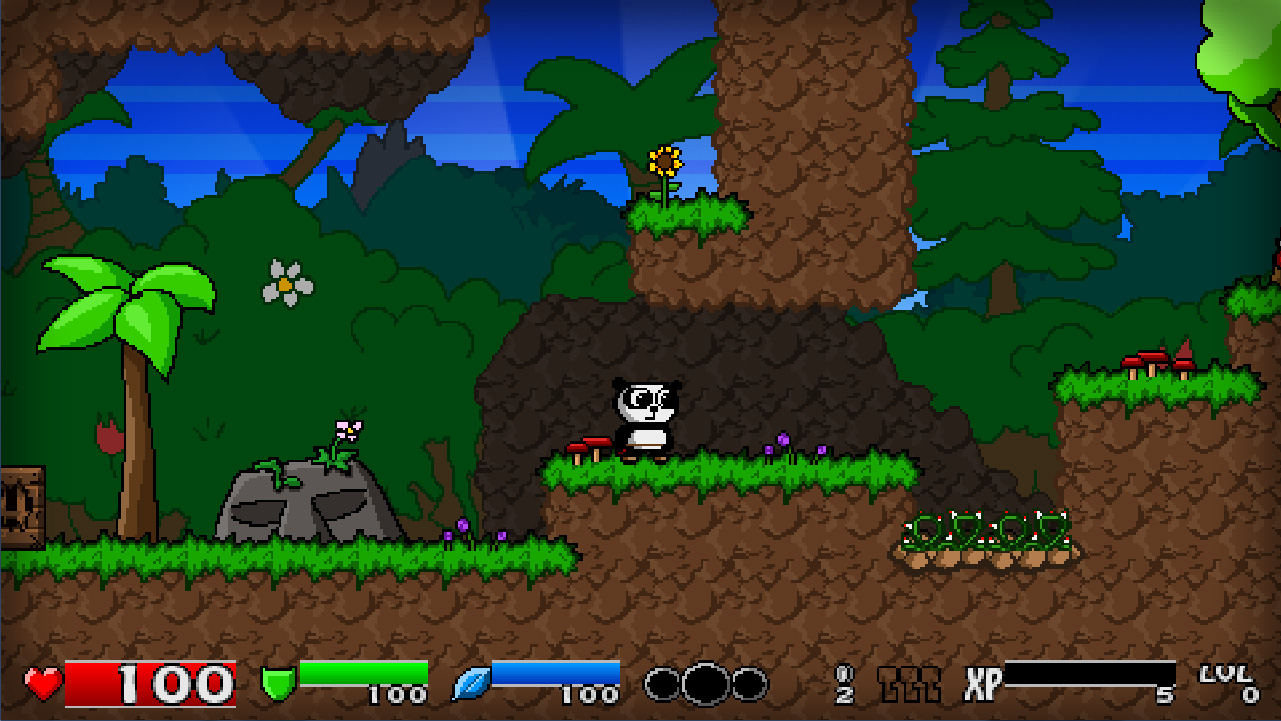Click the gem counter icon showing 2
Screen dimensions: 1281x721
coord(844,683)
